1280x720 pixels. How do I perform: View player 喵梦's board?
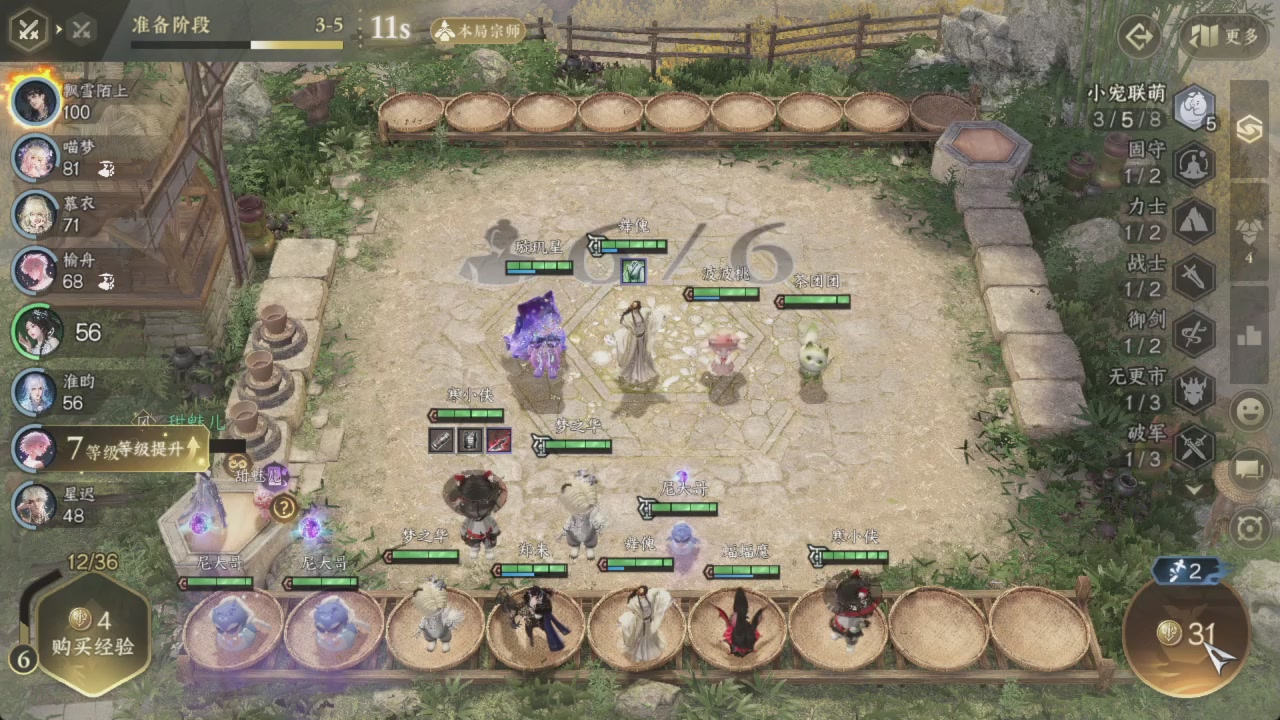(38, 157)
